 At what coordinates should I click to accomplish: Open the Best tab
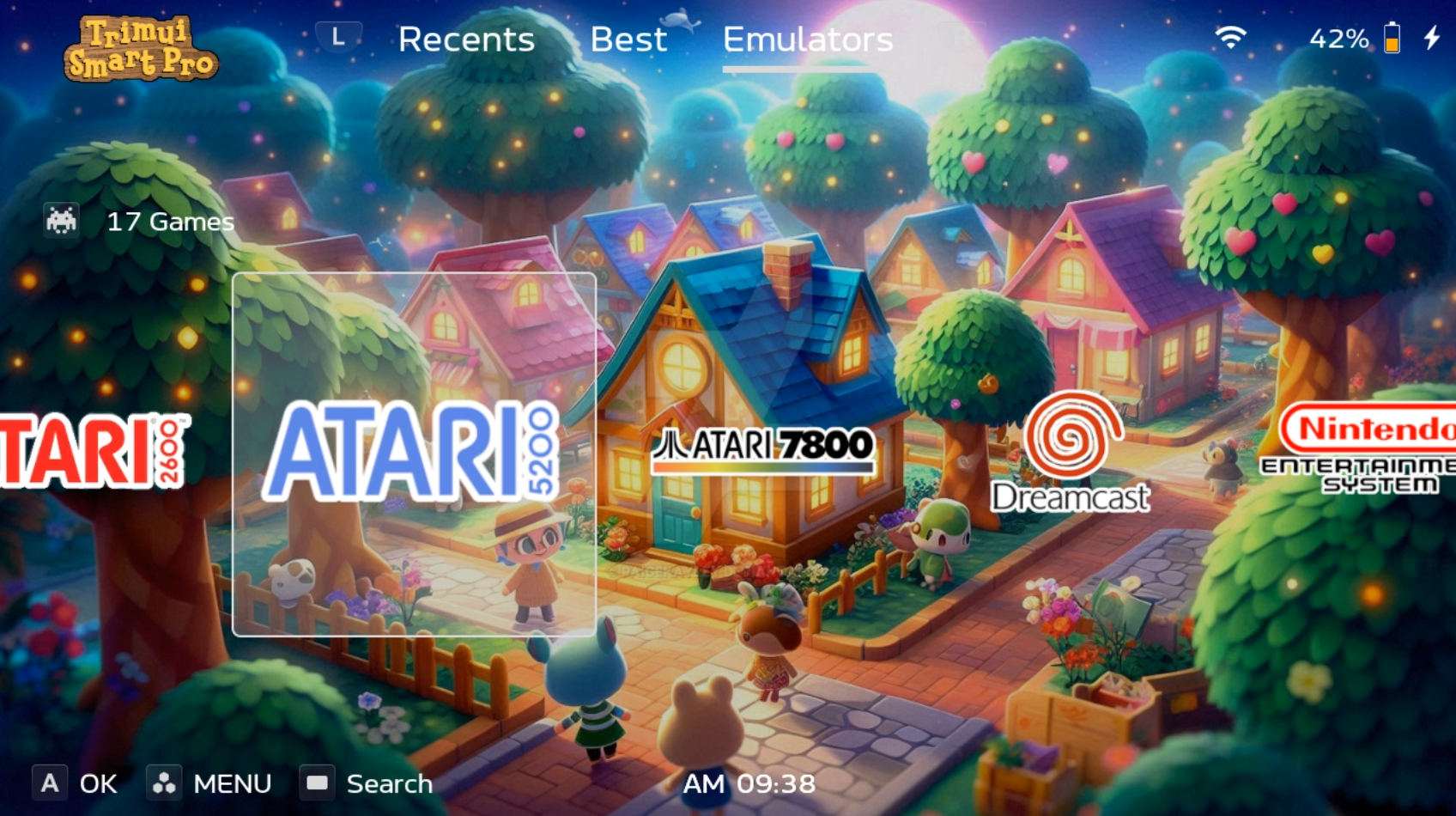point(628,40)
